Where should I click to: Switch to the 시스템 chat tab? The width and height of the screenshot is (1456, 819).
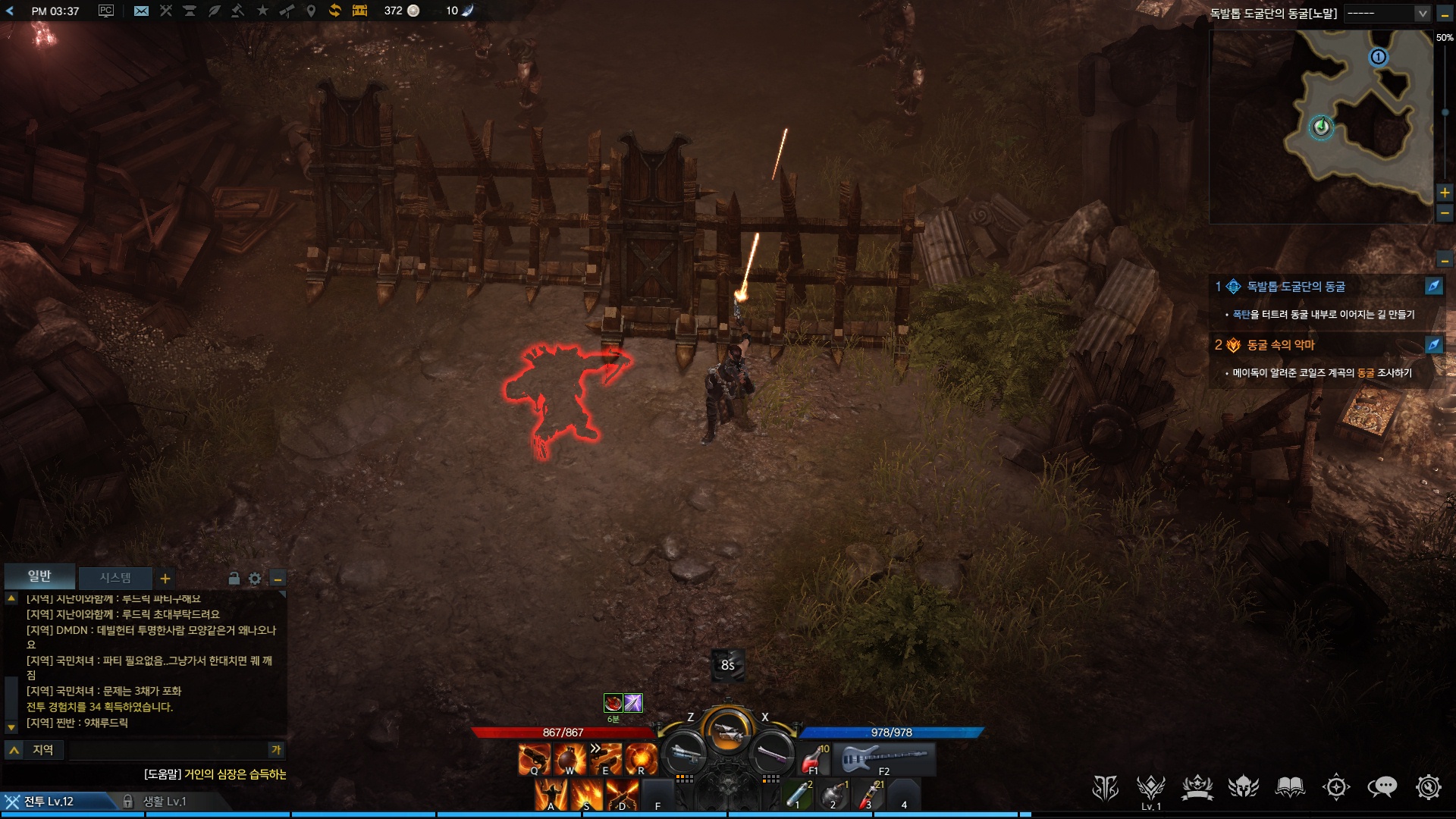tap(115, 578)
